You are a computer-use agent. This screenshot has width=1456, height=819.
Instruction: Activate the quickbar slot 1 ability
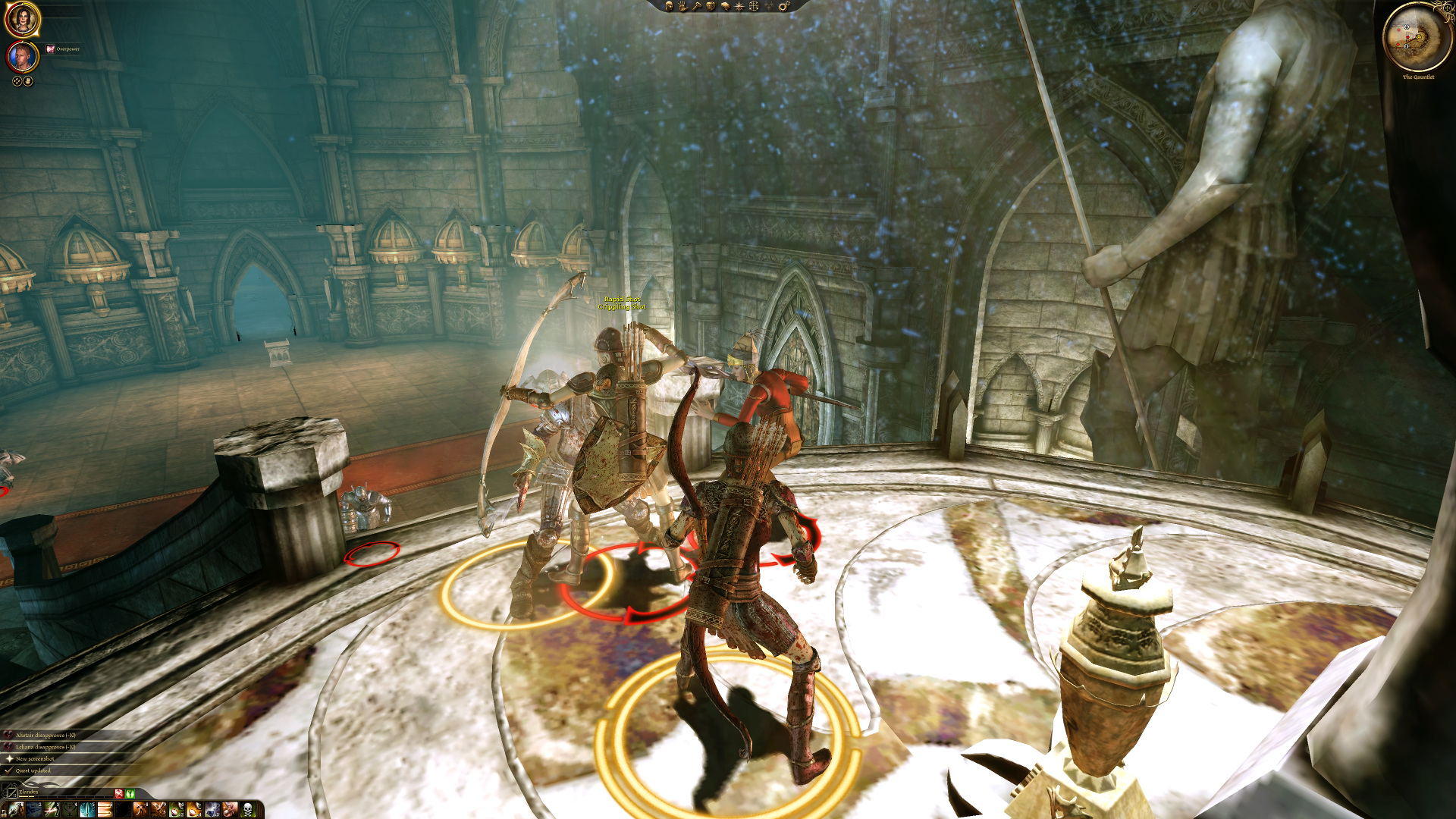16,810
